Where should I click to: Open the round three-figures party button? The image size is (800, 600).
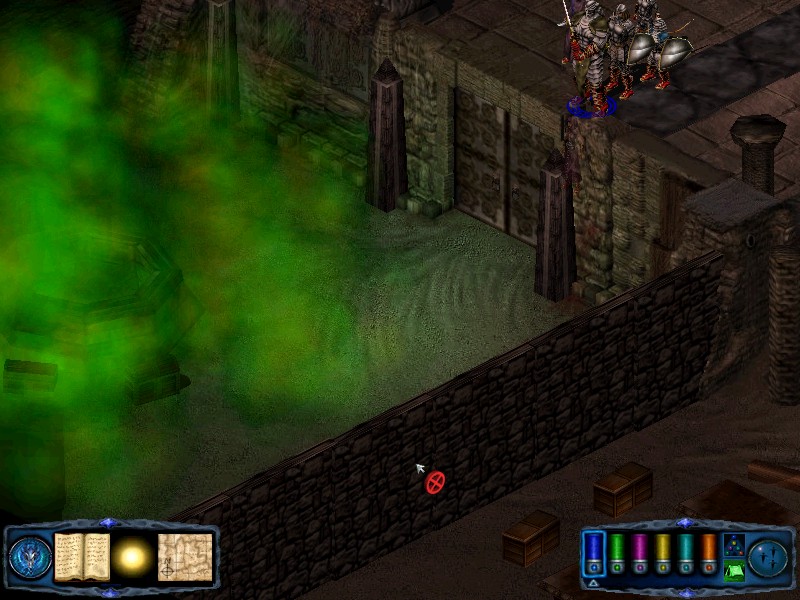pyautogui.click(x=769, y=557)
